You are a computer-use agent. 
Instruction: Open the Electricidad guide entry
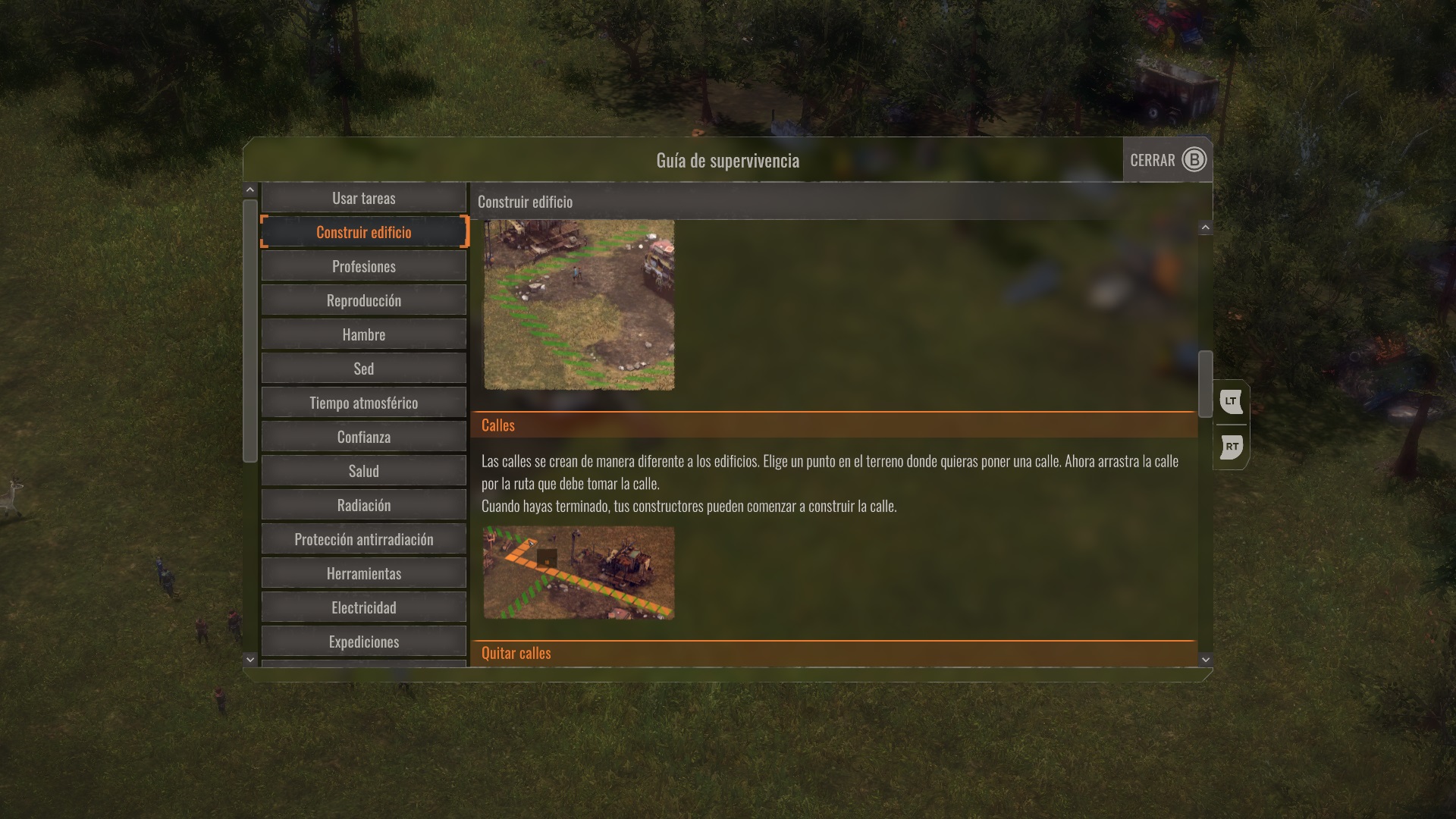click(x=363, y=607)
